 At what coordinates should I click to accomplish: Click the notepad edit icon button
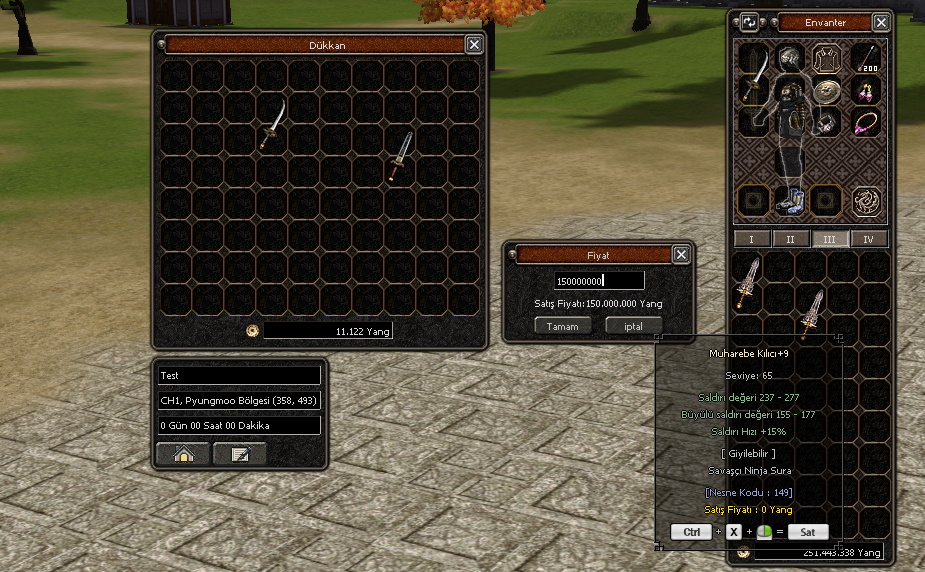[240, 454]
